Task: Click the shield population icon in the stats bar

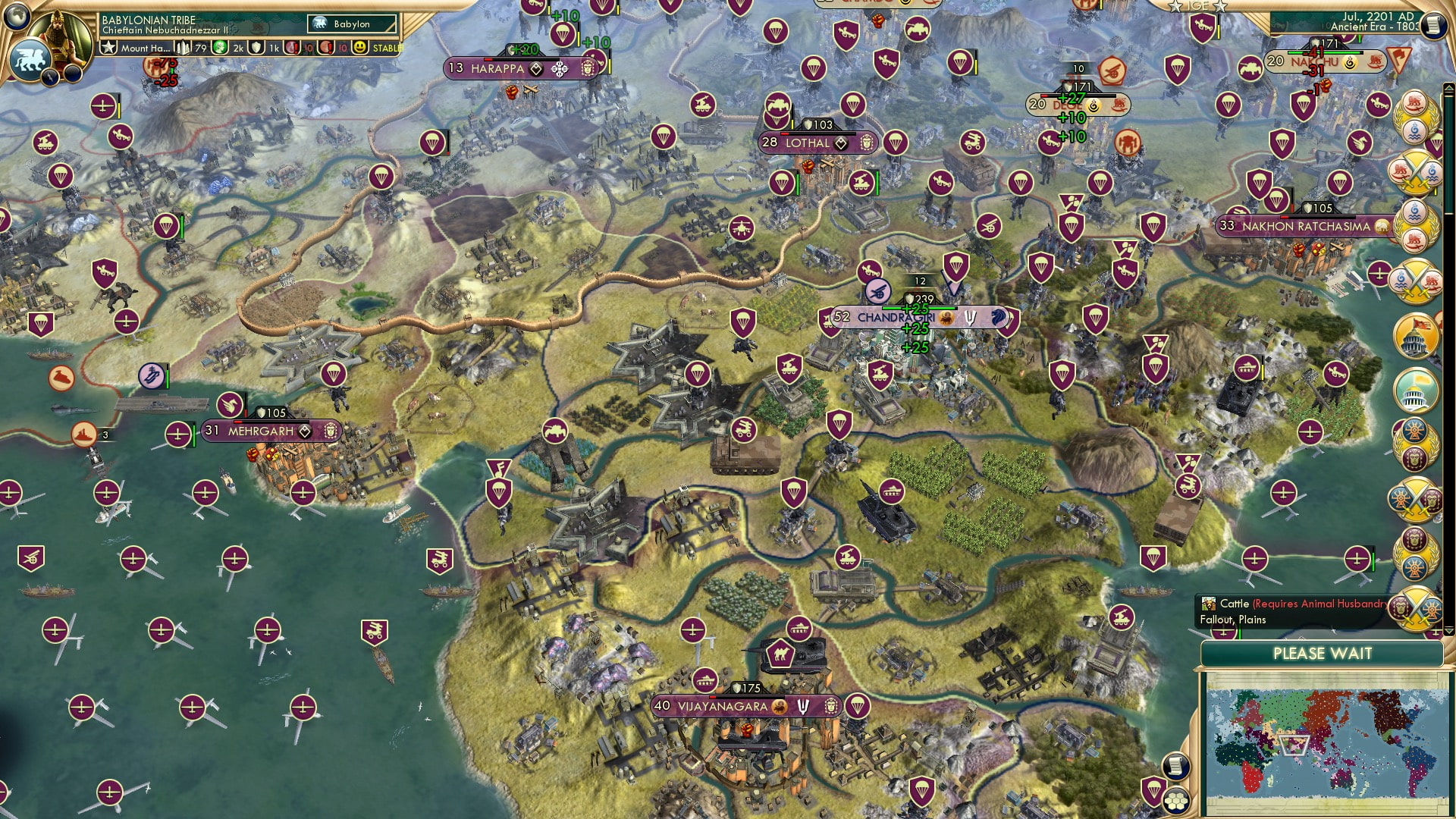Action: point(256,49)
